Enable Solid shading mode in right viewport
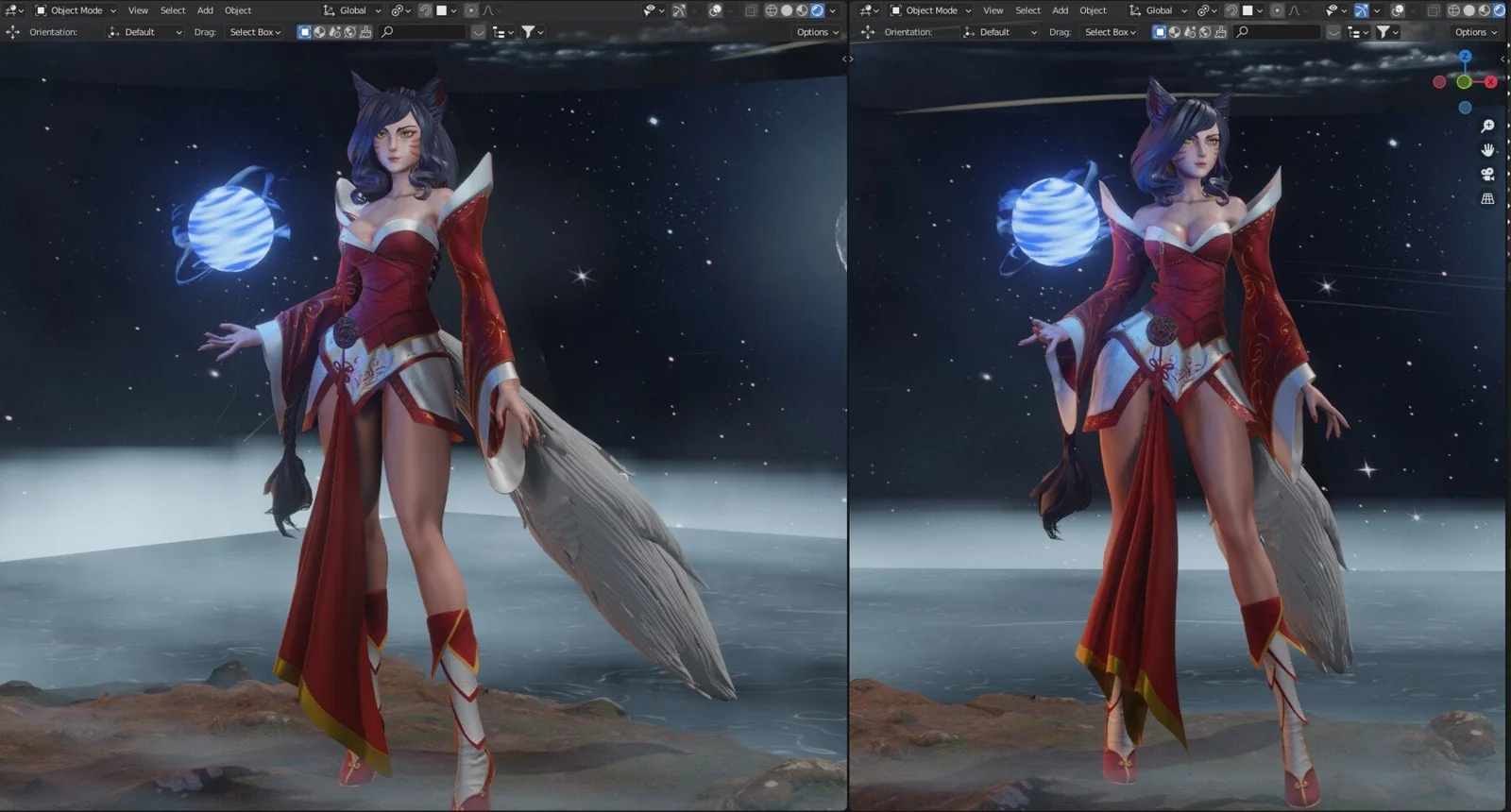1511x812 pixels. [x=1469, y=9]
